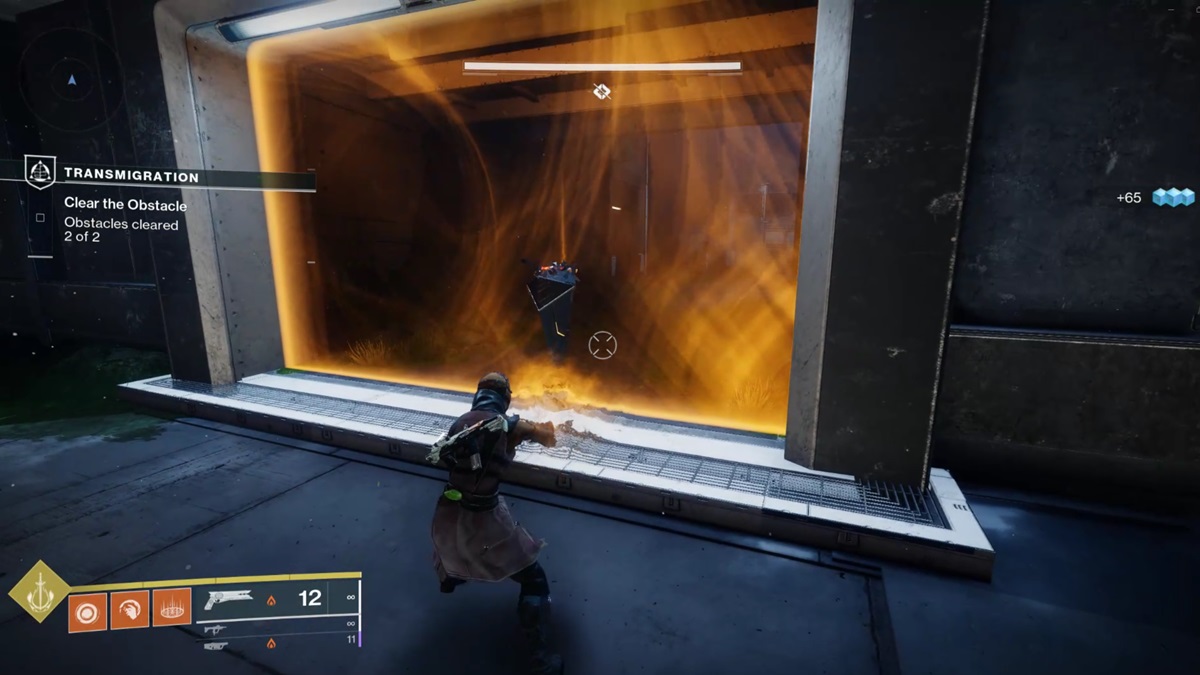
Task: Switch to the second weapon slot
Action: (215, 630)
